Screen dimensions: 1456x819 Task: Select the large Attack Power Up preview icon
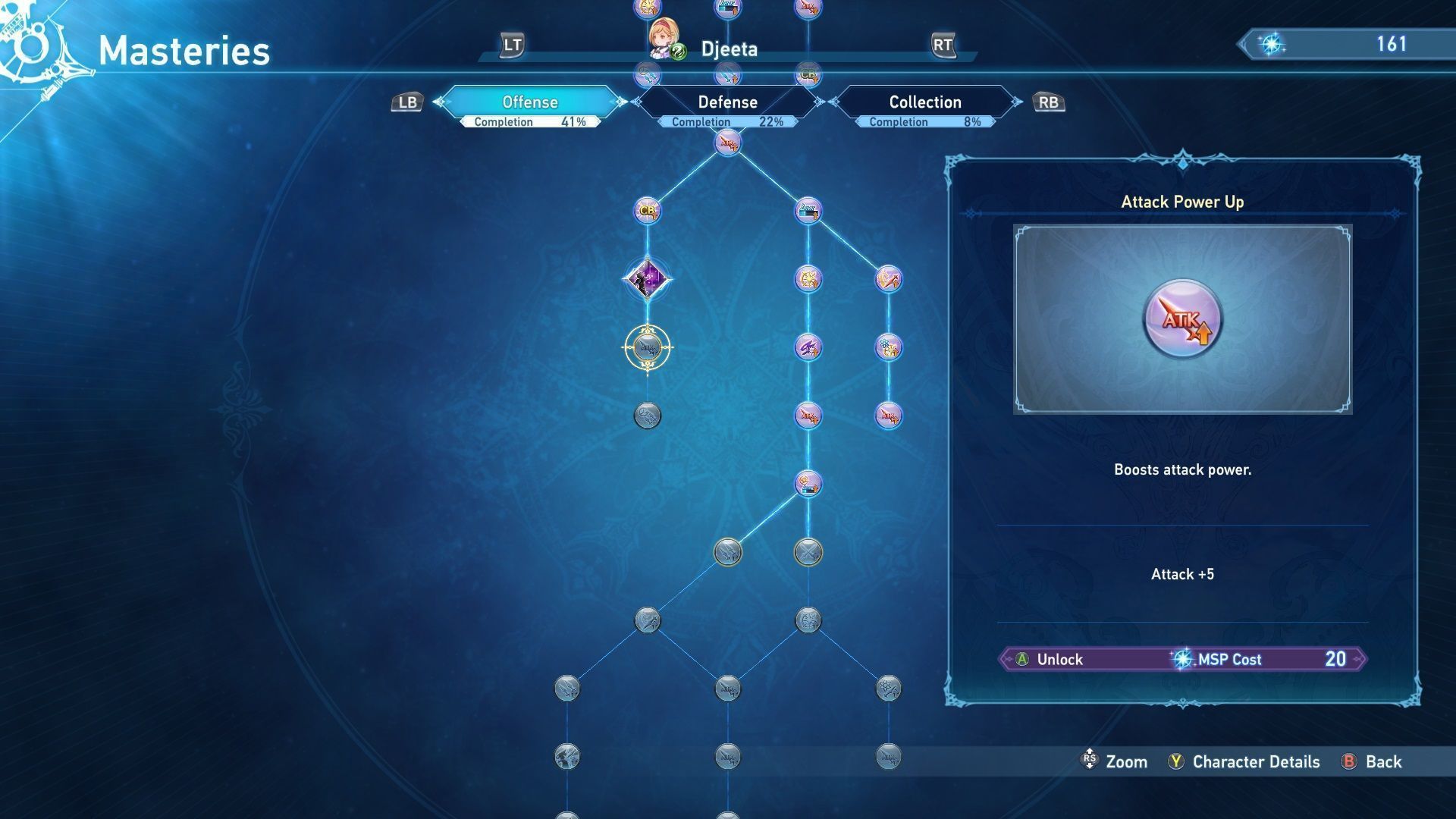[x=1182, y=319]
